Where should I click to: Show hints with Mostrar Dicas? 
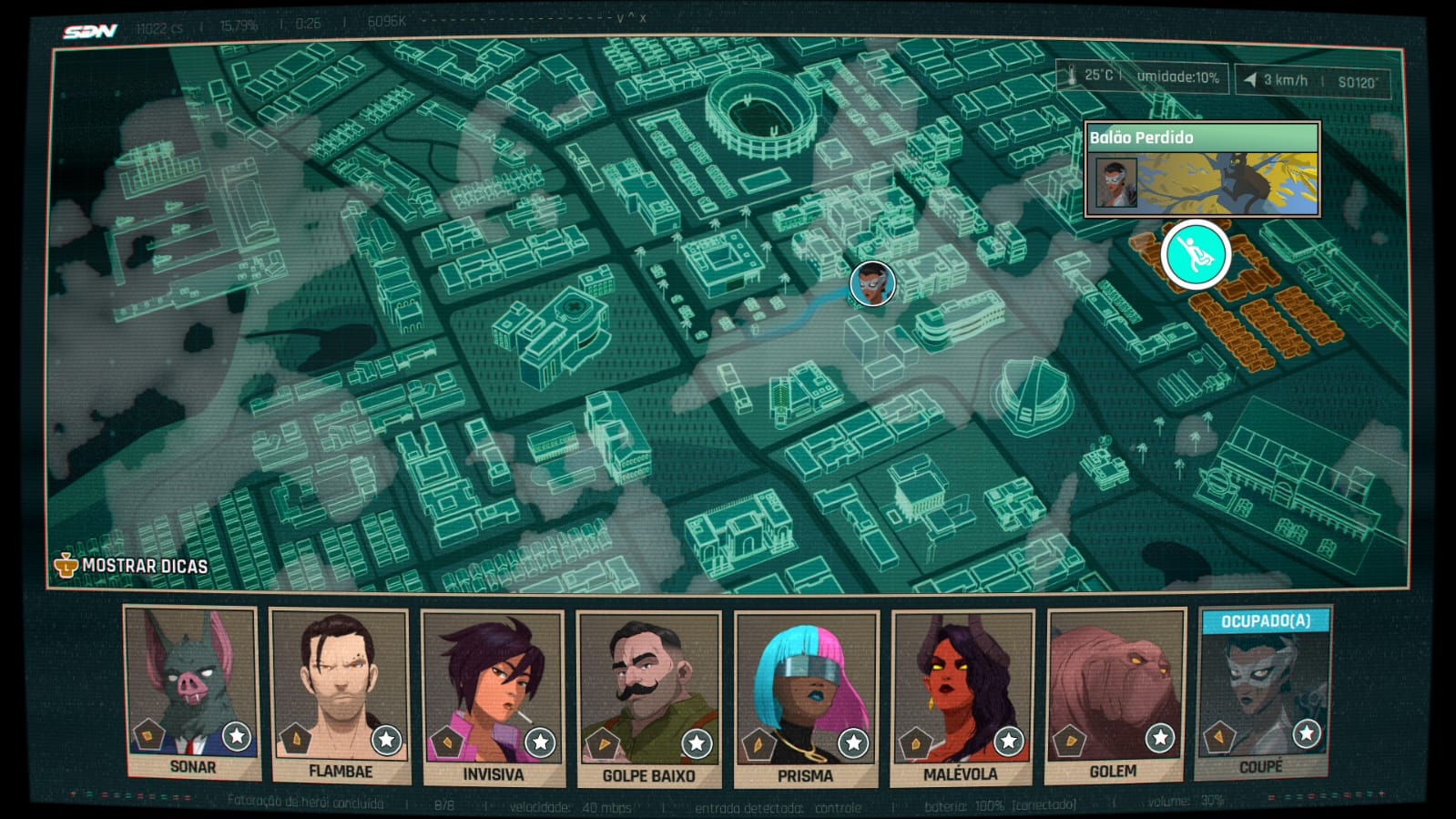coord(133,566)
